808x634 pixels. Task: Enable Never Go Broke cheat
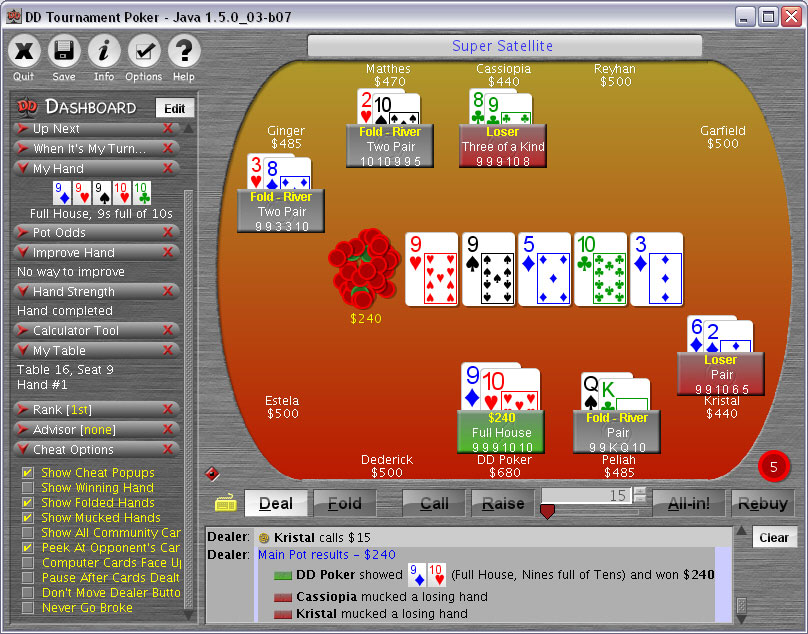[28, 608]
